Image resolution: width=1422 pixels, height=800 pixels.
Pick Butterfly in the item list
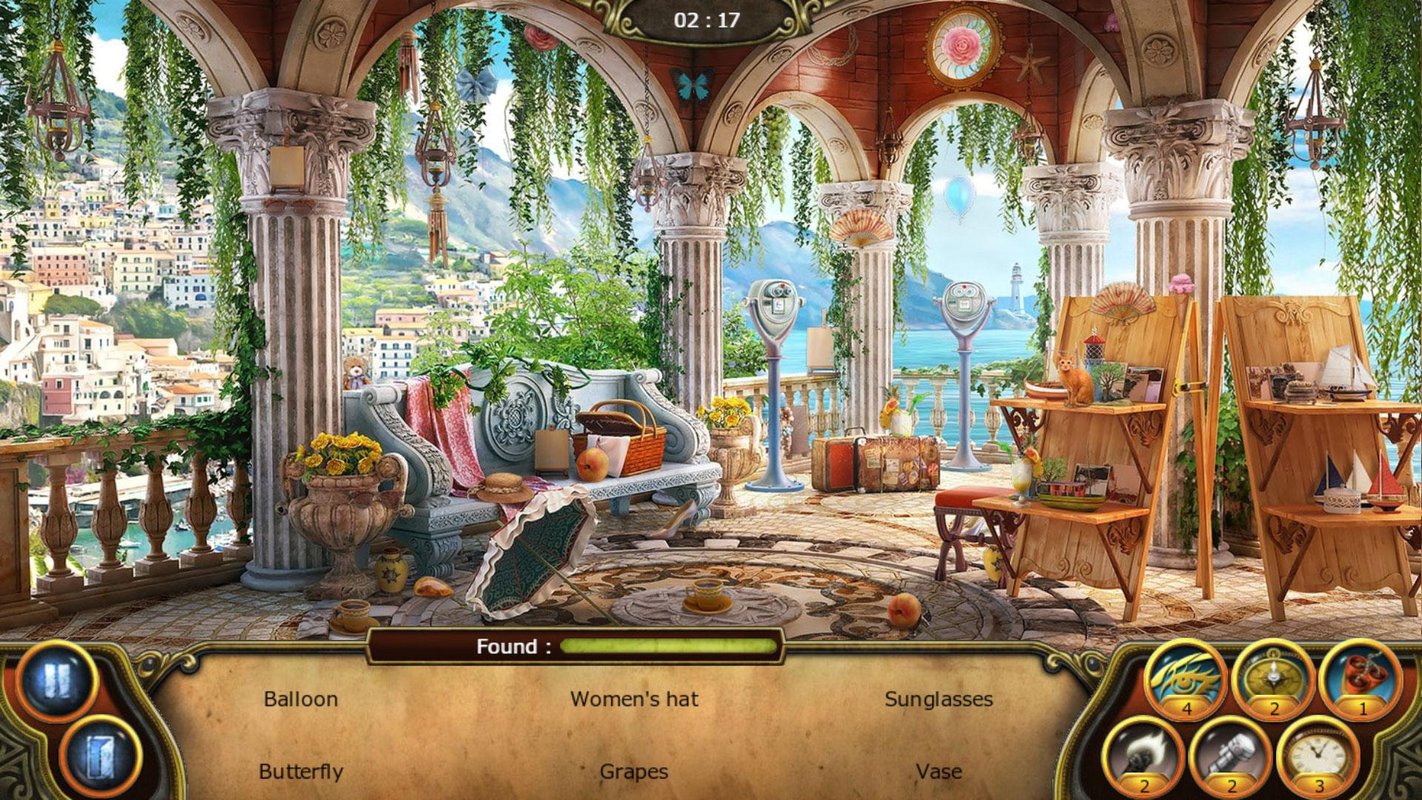coord(300,772)
